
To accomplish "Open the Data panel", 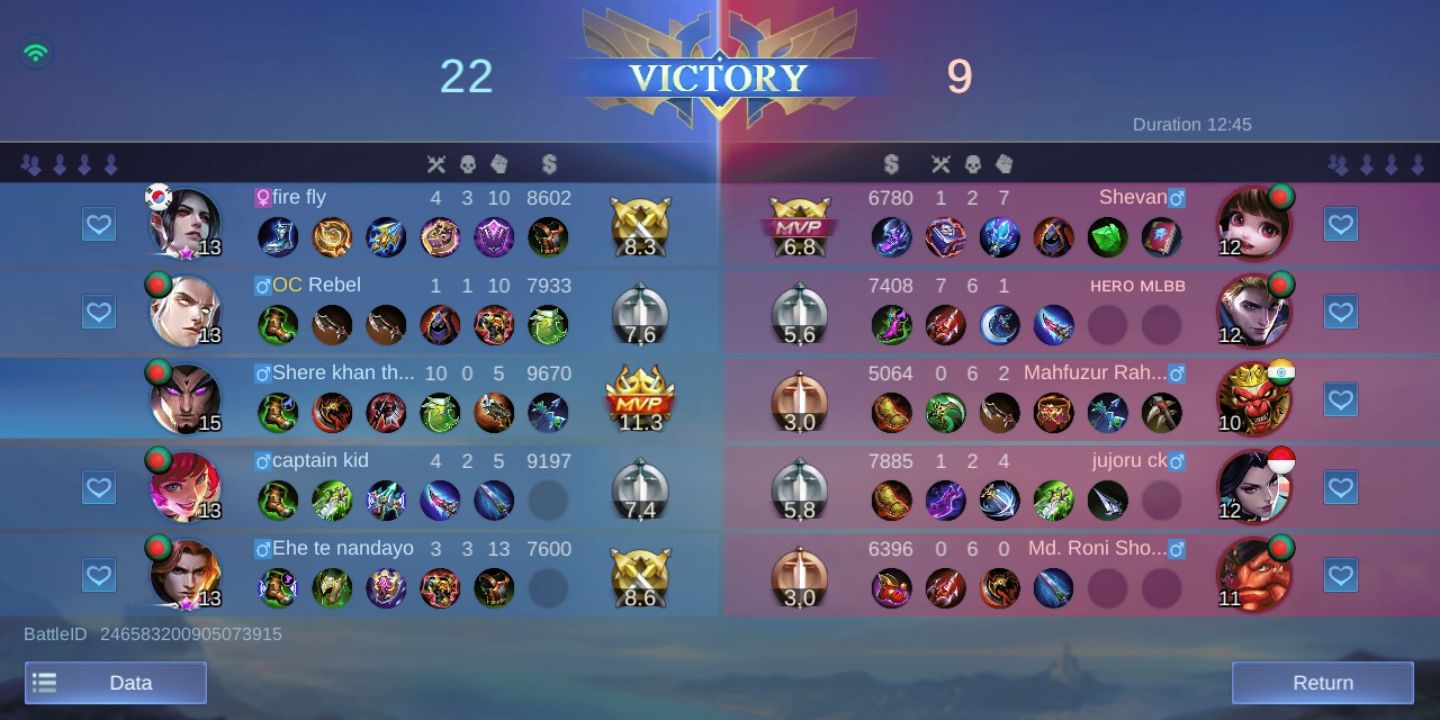I will point(115,683).
